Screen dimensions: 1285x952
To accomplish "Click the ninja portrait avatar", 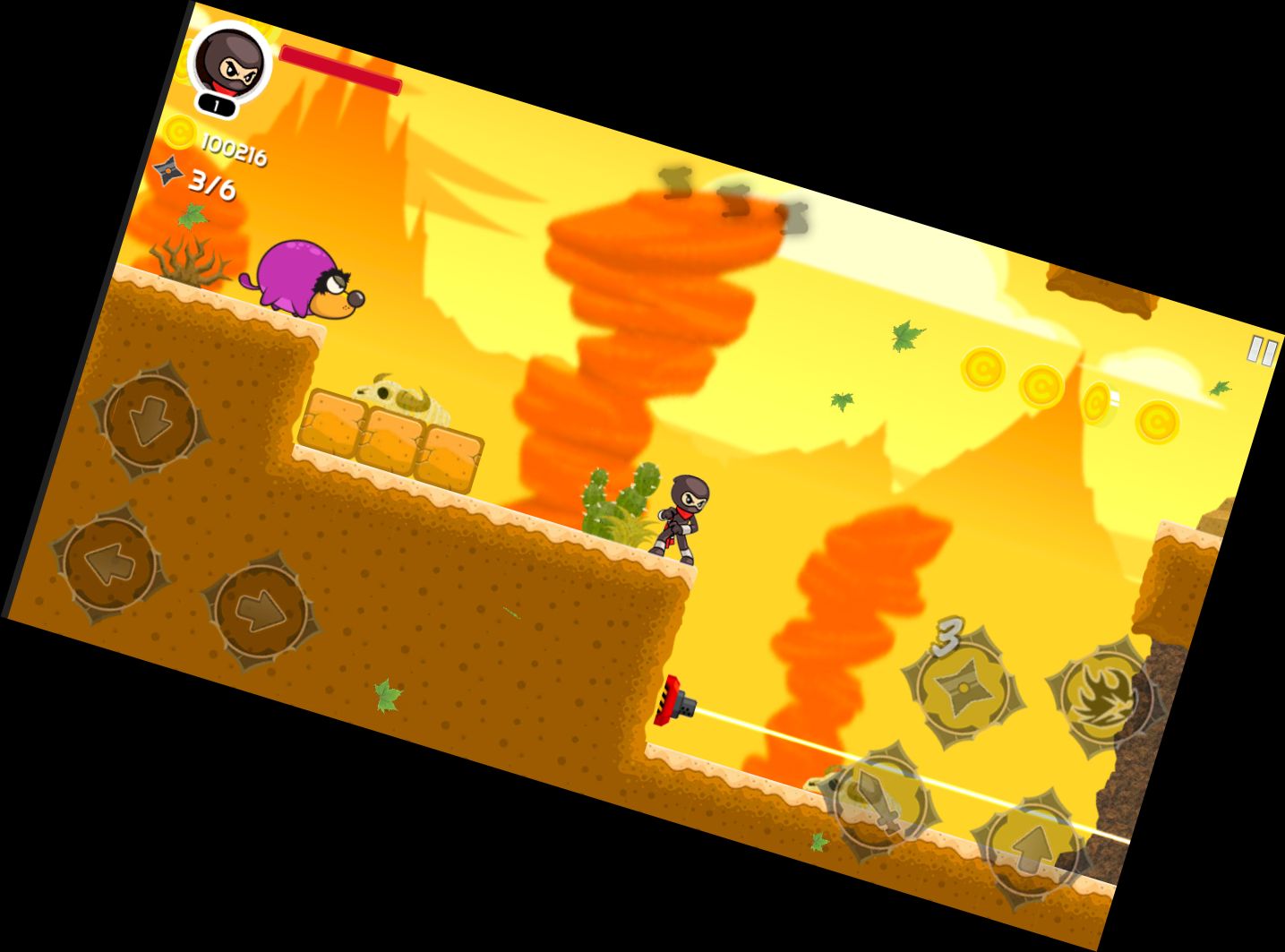I will pos(230,63).
